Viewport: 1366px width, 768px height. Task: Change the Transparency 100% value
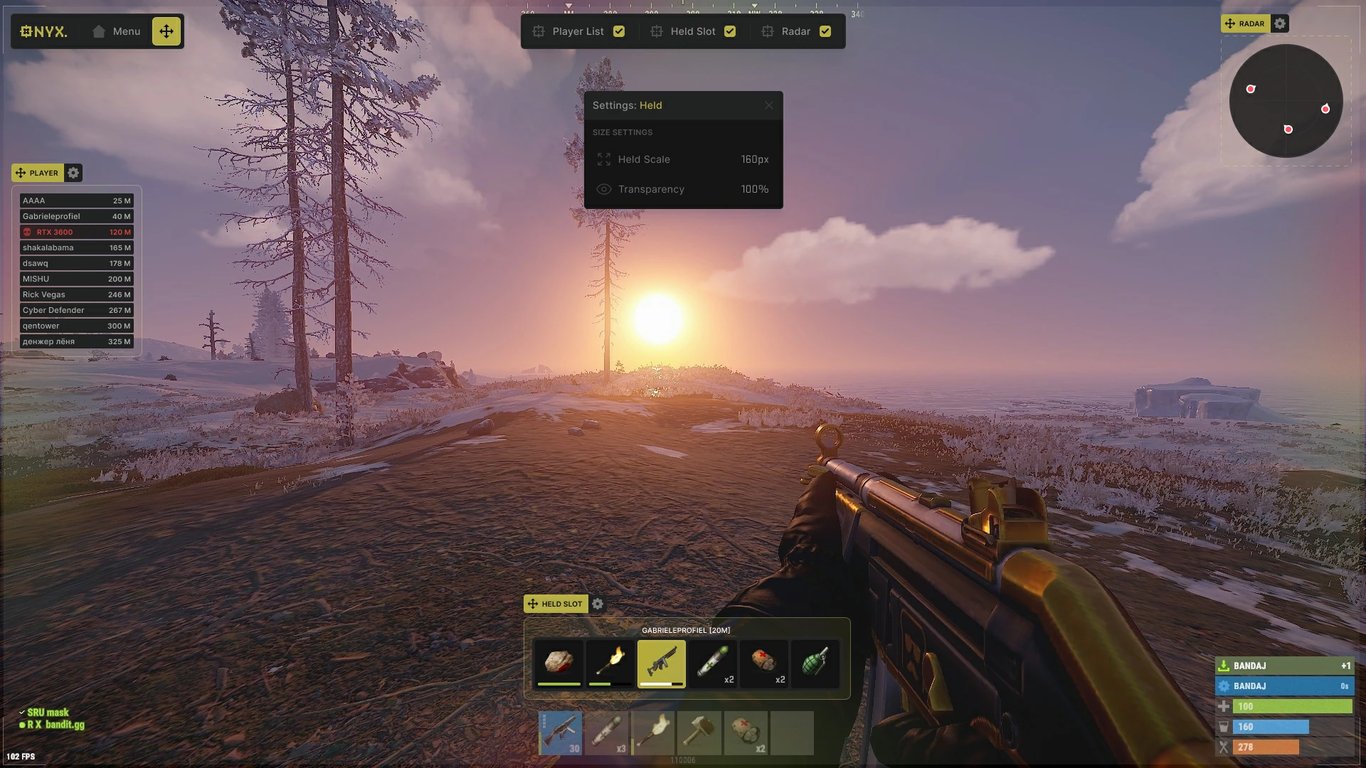754,189
